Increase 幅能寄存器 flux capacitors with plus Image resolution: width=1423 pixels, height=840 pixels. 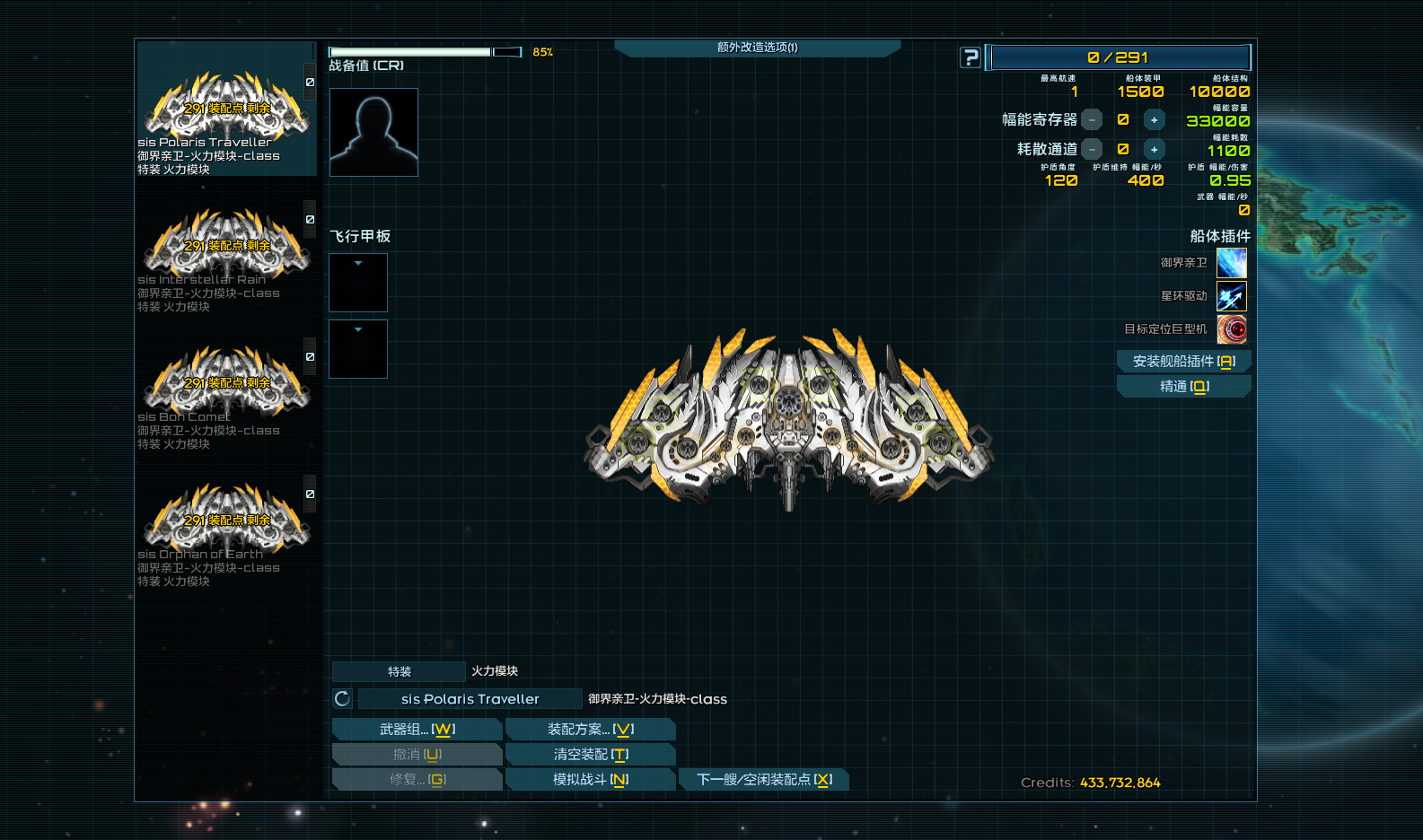coord(1154,120)
